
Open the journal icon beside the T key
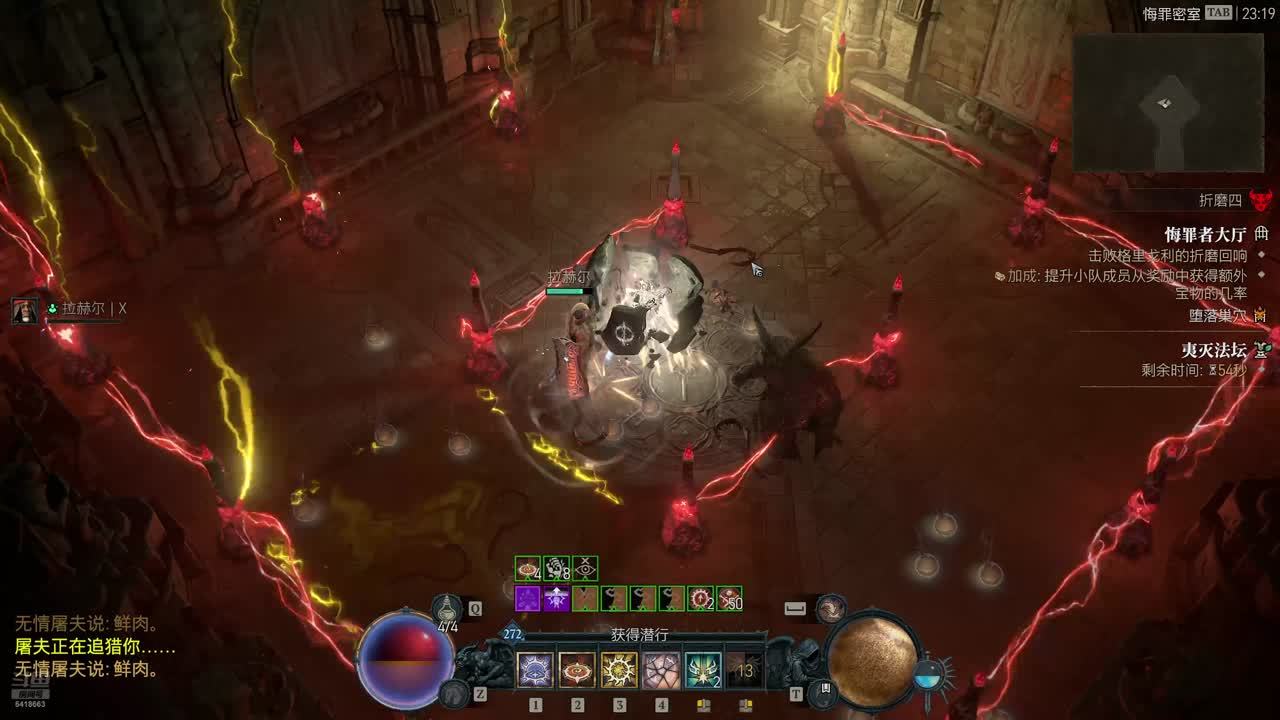(x=826, y=690)
